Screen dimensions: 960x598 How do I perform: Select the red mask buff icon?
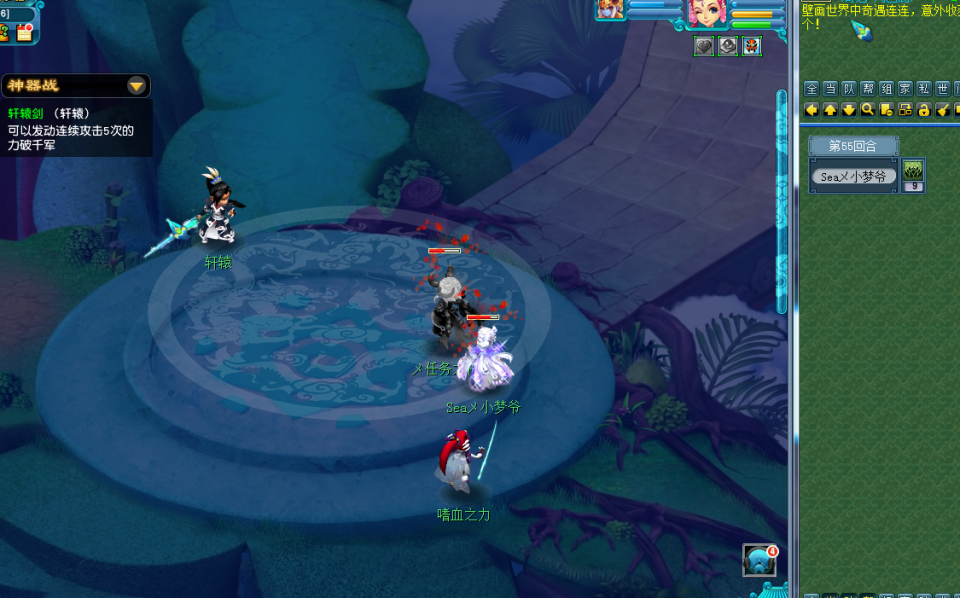pos(752,46)
